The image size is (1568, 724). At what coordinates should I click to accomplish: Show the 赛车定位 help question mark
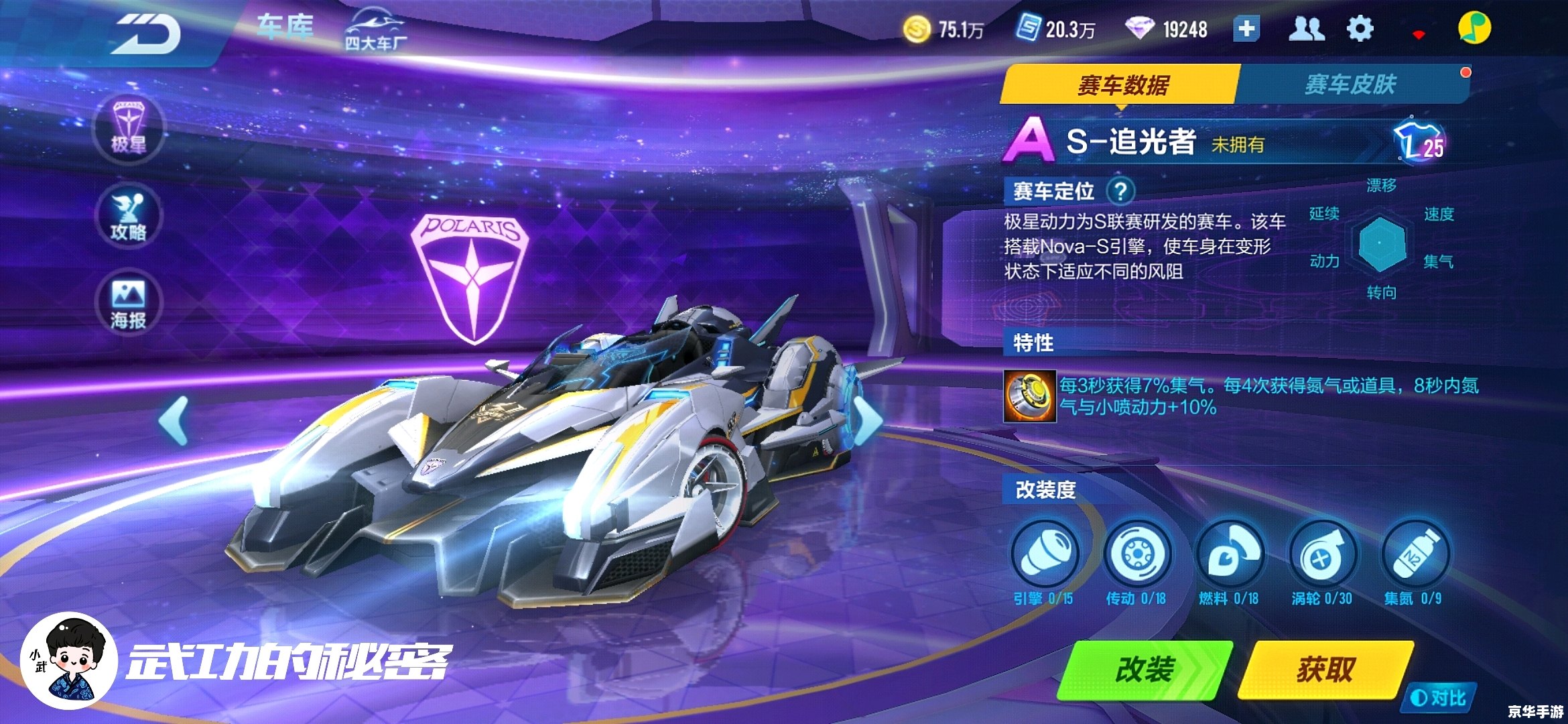click(x=1120, y=191)
